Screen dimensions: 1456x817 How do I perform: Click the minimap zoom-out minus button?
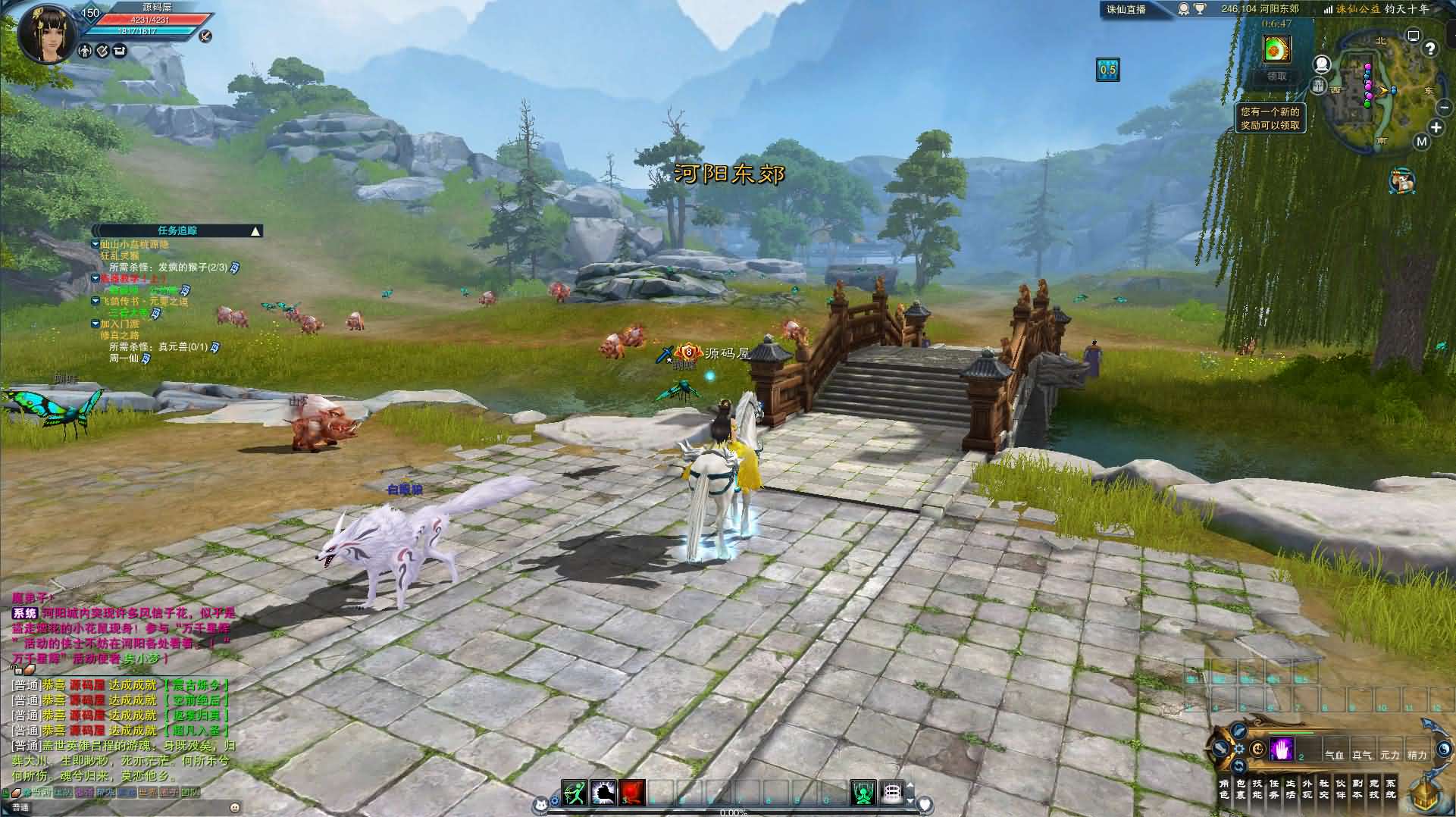[1444, 108]
